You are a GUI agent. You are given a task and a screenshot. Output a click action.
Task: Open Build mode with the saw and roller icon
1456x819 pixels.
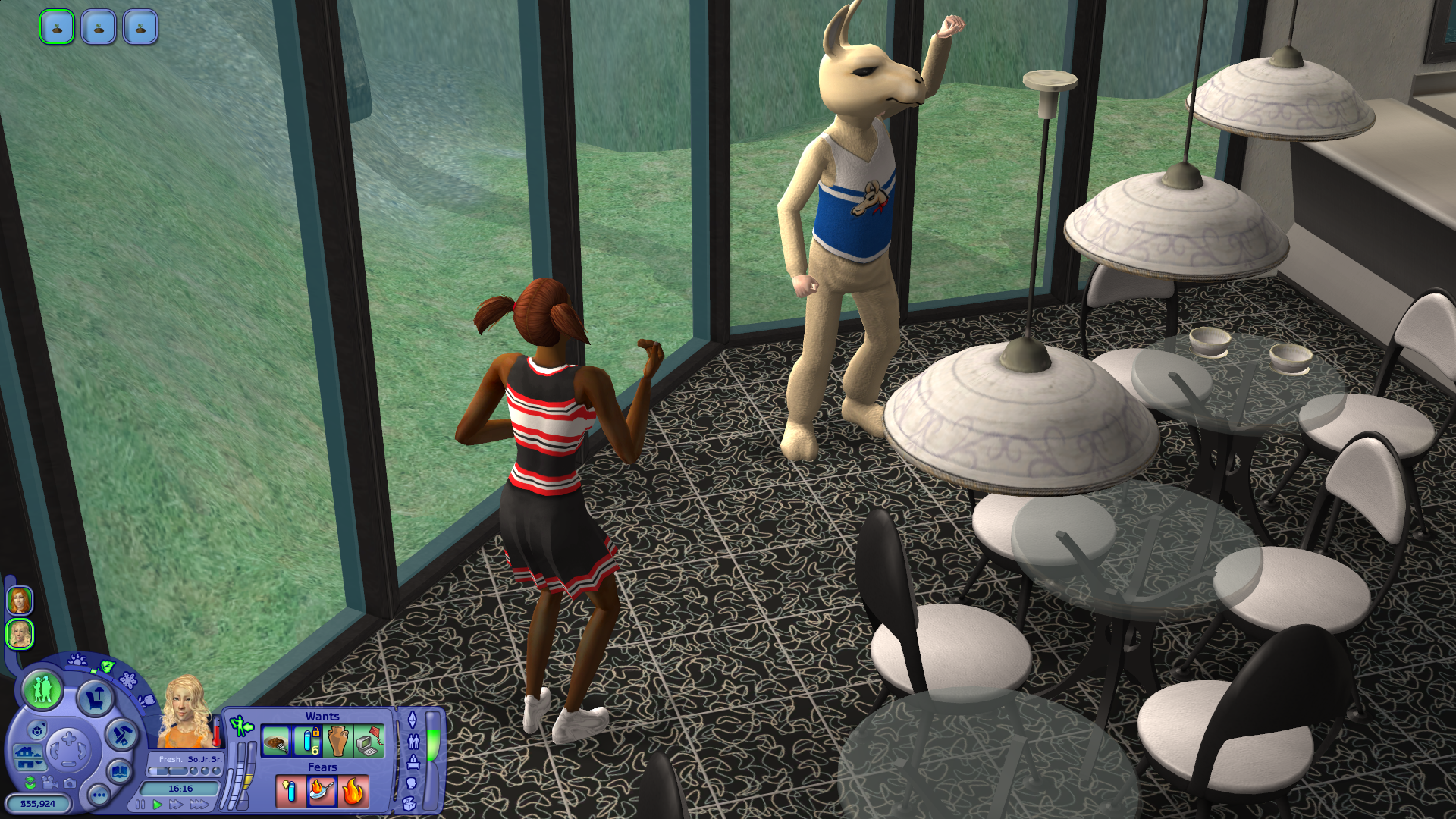coord(121,734)
